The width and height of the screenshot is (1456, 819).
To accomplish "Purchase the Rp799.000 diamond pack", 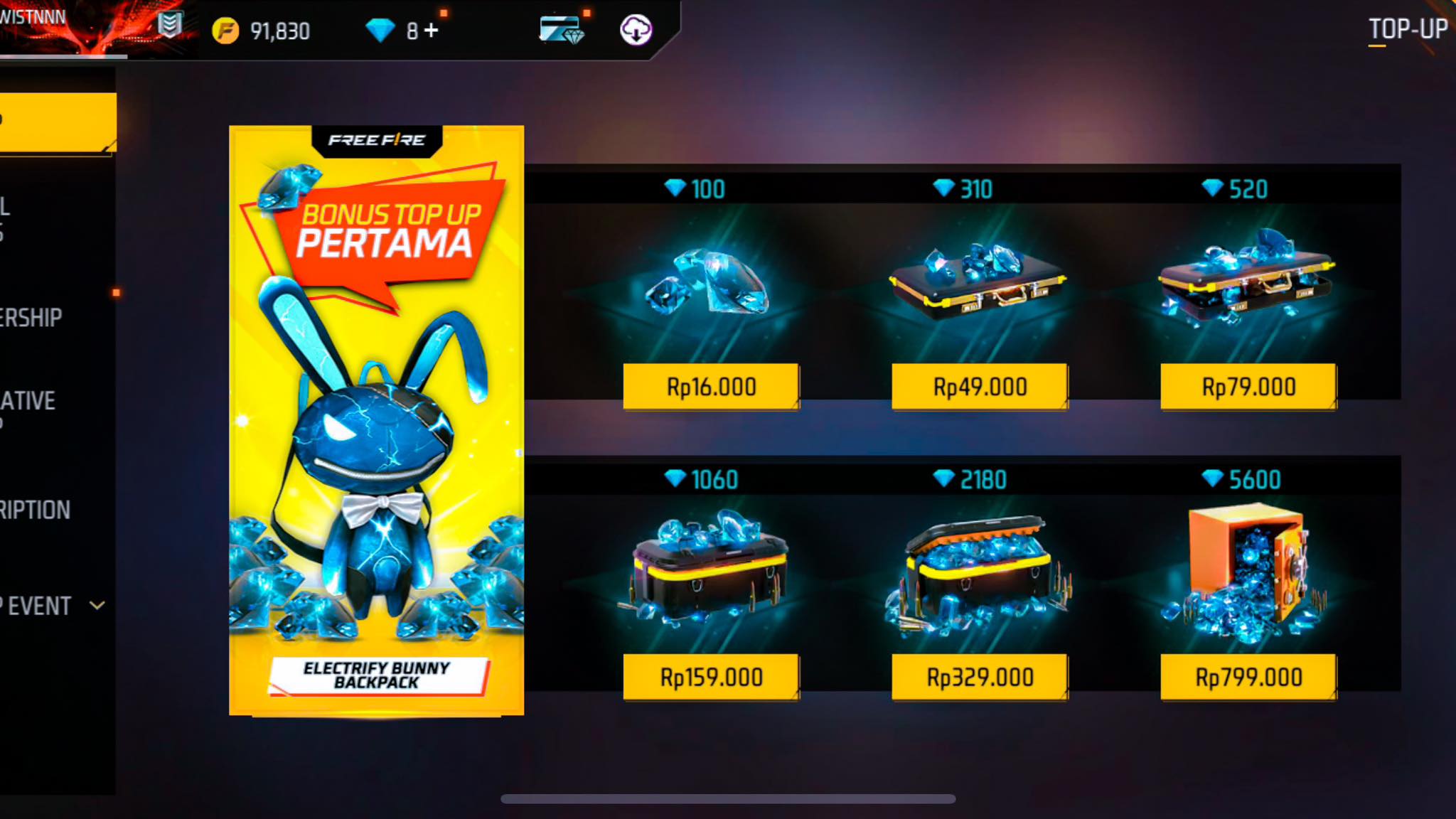I will (x=1251, y=677).
